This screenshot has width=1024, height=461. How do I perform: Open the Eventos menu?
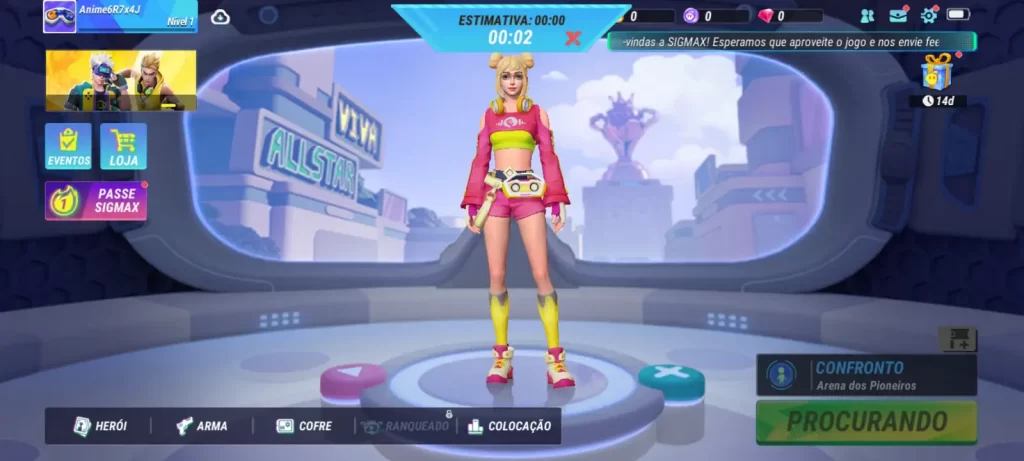tap(68, 146)
